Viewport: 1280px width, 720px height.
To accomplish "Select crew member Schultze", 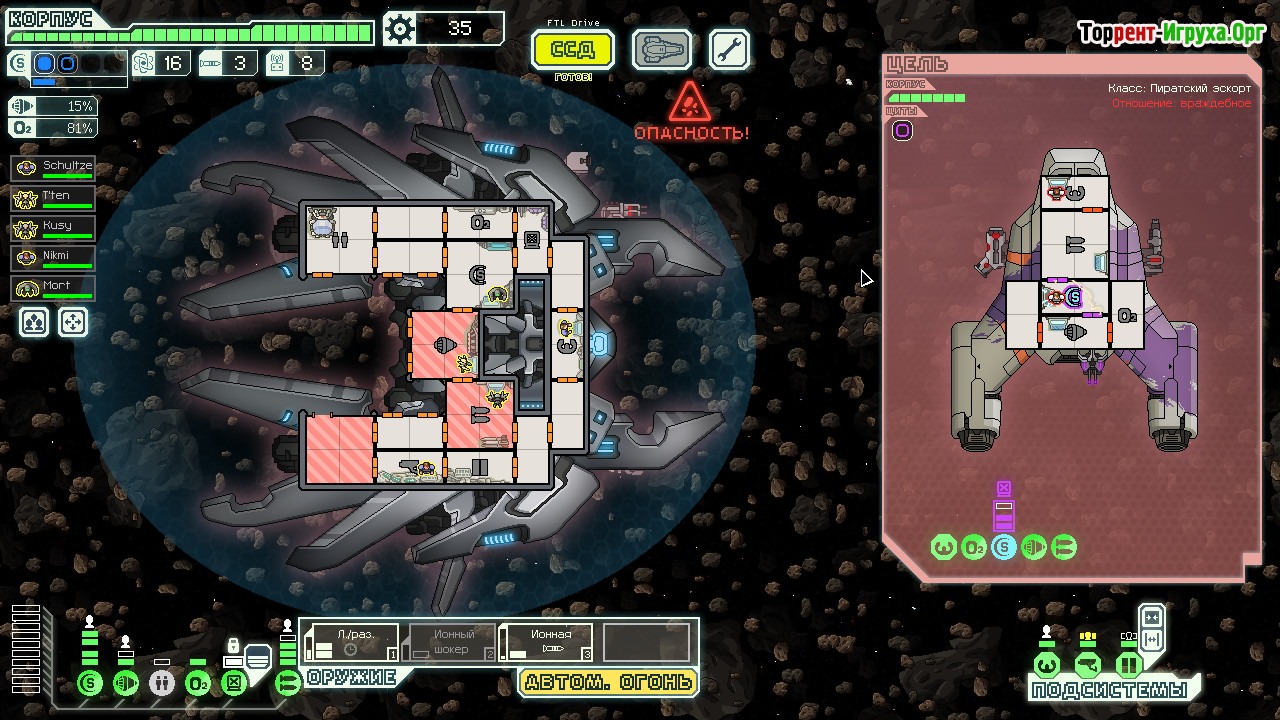I will (54, 168).
